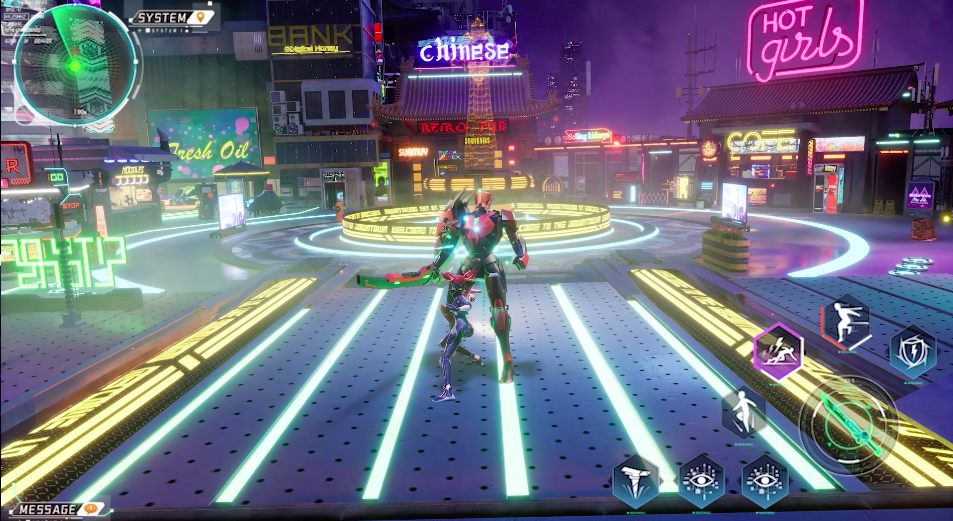Image resolution: width=953 pixels, height=521 pixels.
Task: Open the circular radar minimap
Action: pyautogui.click(x=75, y=63)
